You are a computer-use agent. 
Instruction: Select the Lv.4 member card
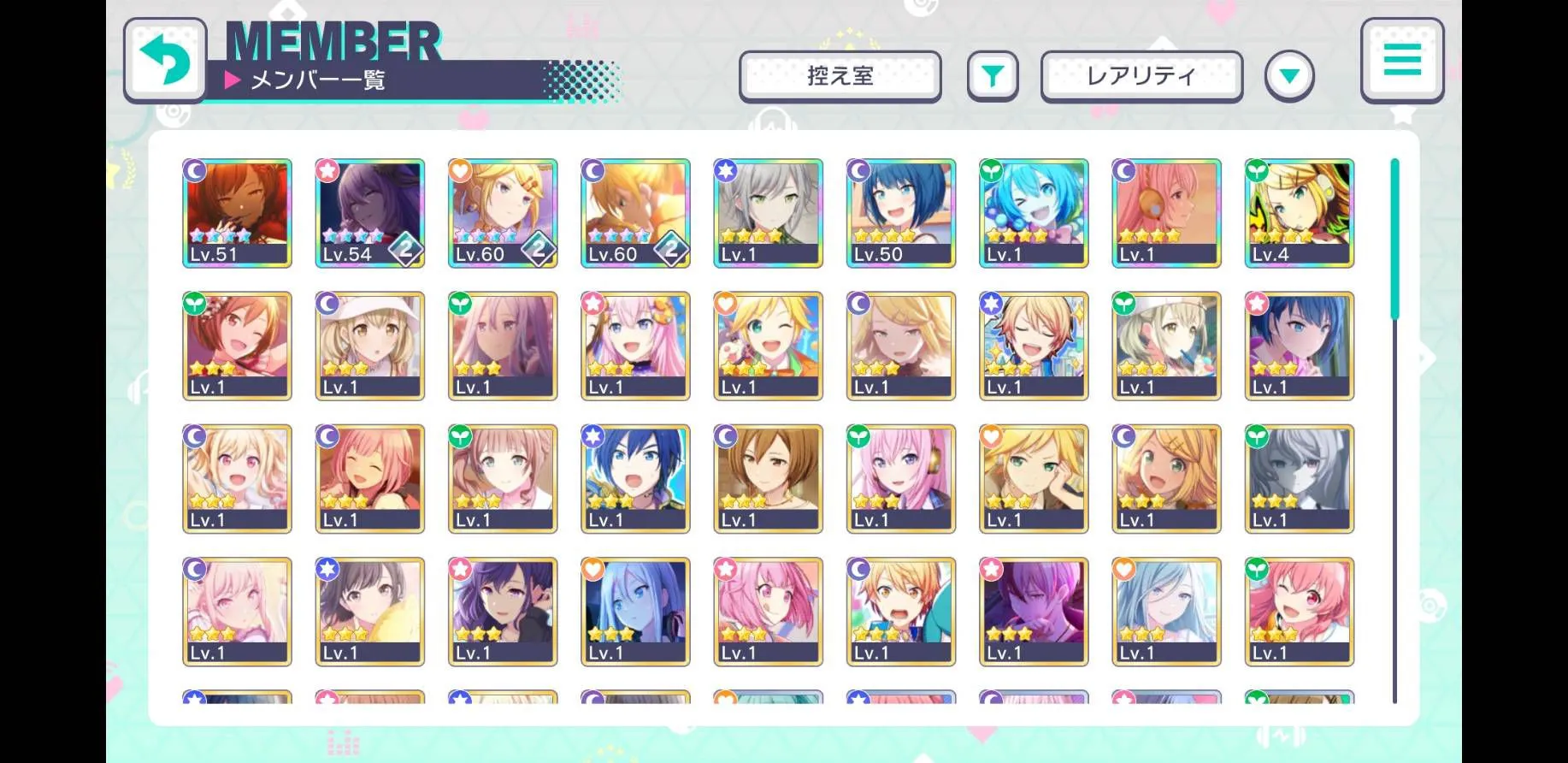click(x=1299, y=213)
